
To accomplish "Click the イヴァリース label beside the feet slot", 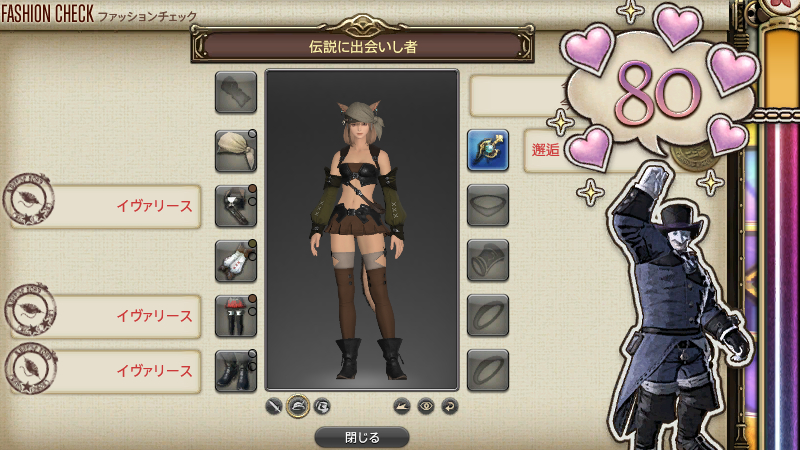I will point(154,371).
